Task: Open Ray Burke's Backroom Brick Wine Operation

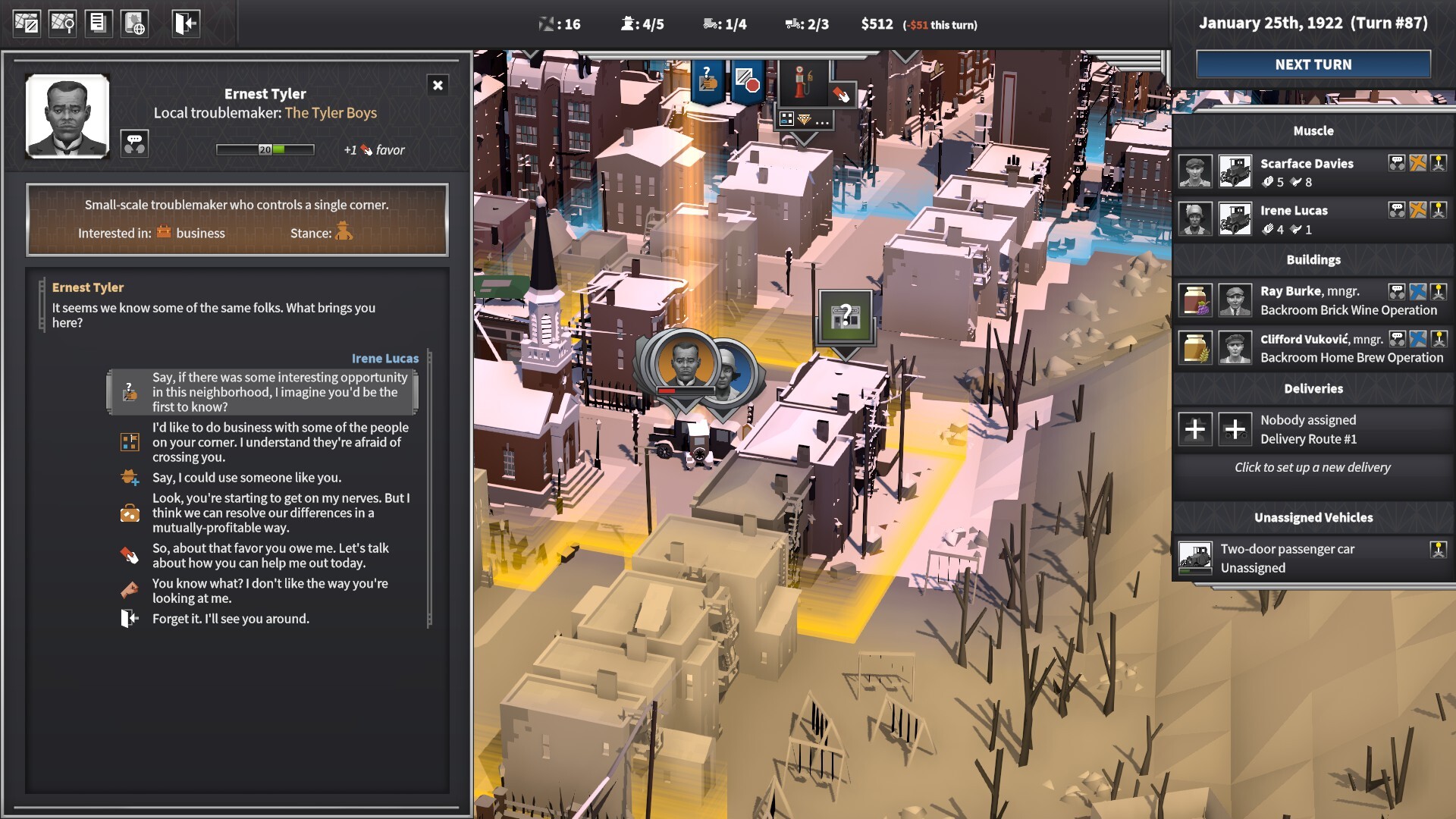Action: (x=1348, y=300)
